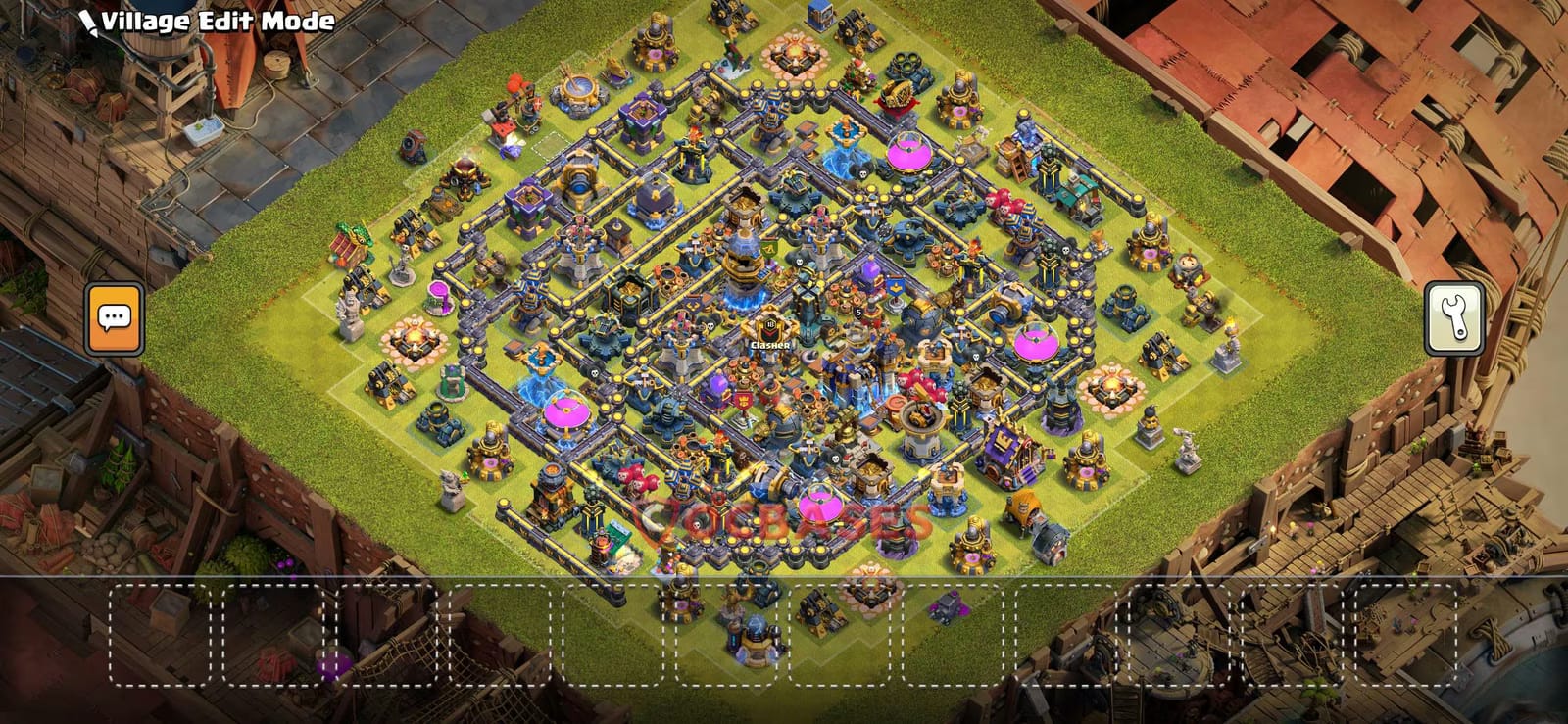The width and height of the screenshot is (1568, 724).
Task: Tap the level 18 emblem above the clan badge
Action: 770,324
